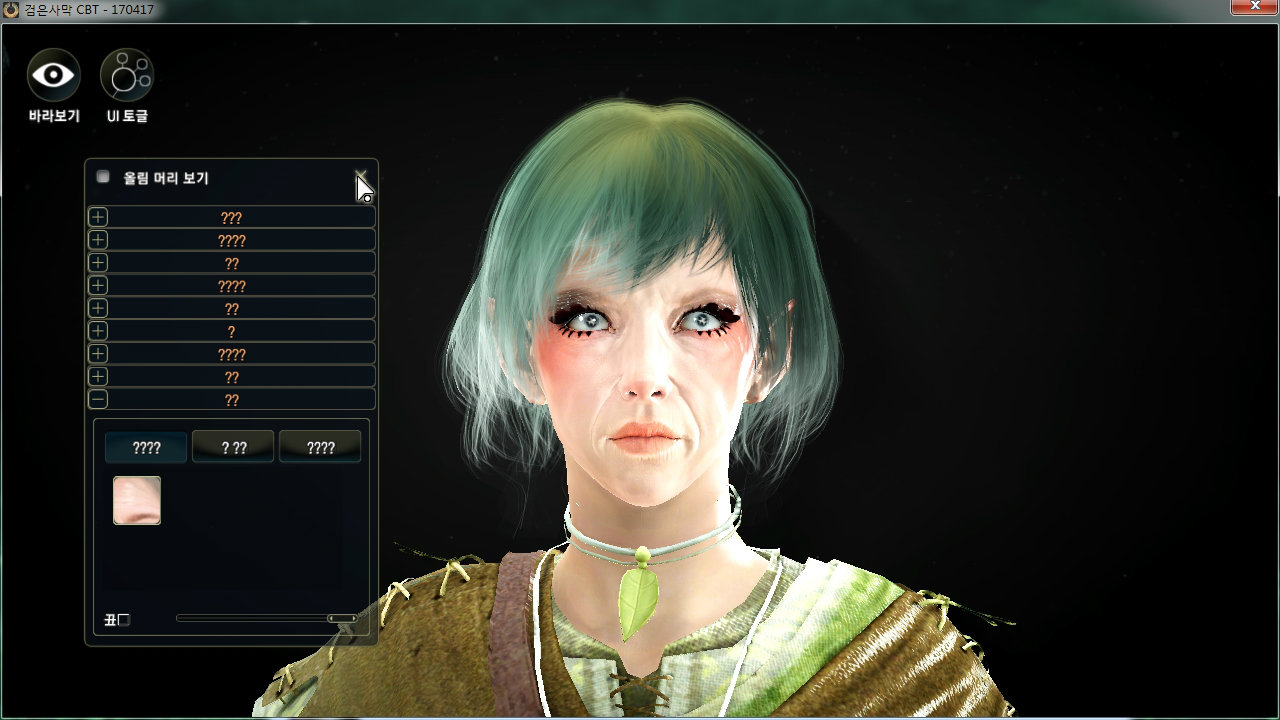Close the customization panel with its X
The height and width of the screenshot is (720, 1280).
361,177
